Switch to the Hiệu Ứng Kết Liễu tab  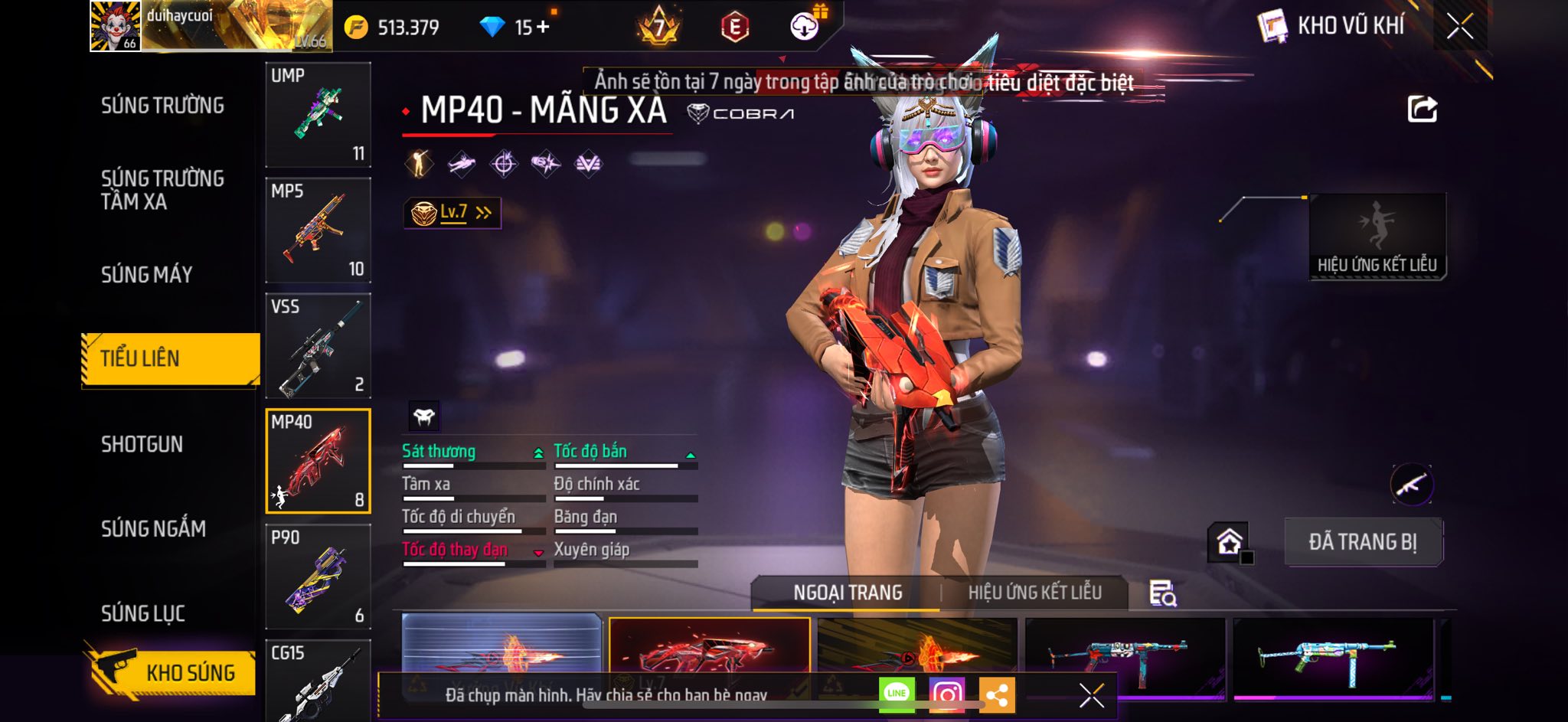click(1034, 593)
